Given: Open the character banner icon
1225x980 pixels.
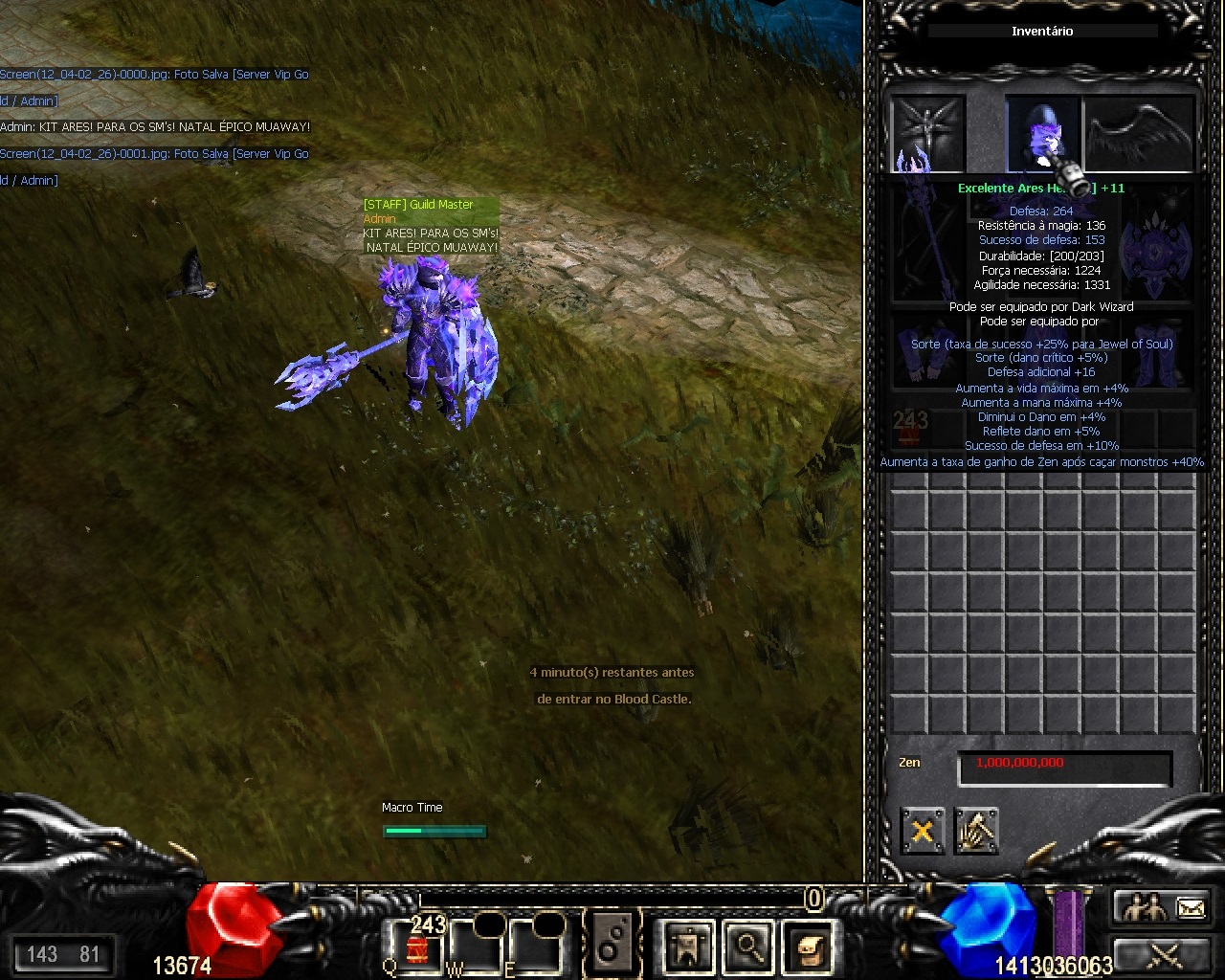Looking at the screenshot, I should (x=687, y=947).
